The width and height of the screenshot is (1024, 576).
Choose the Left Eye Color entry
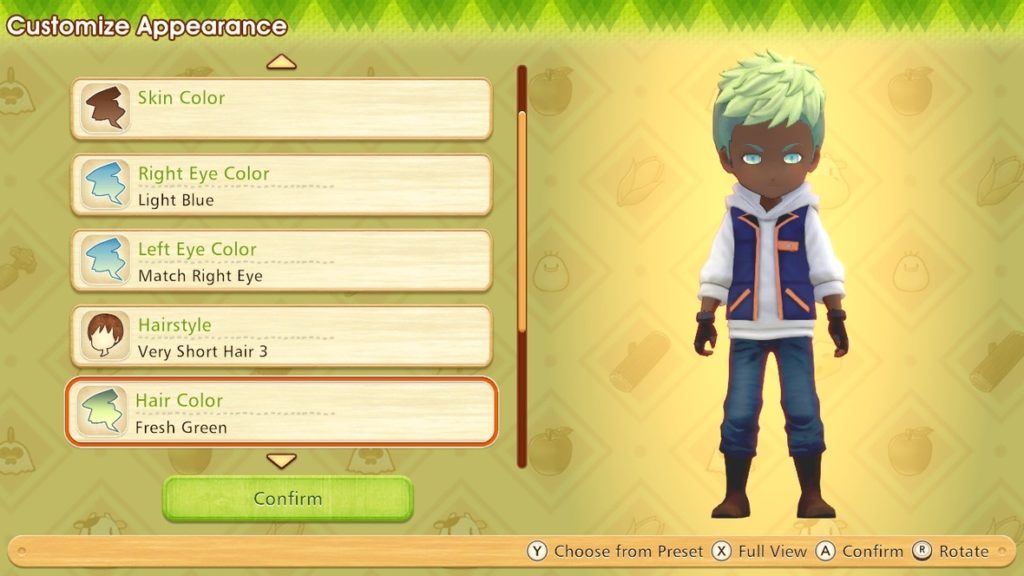pos(281,261)
